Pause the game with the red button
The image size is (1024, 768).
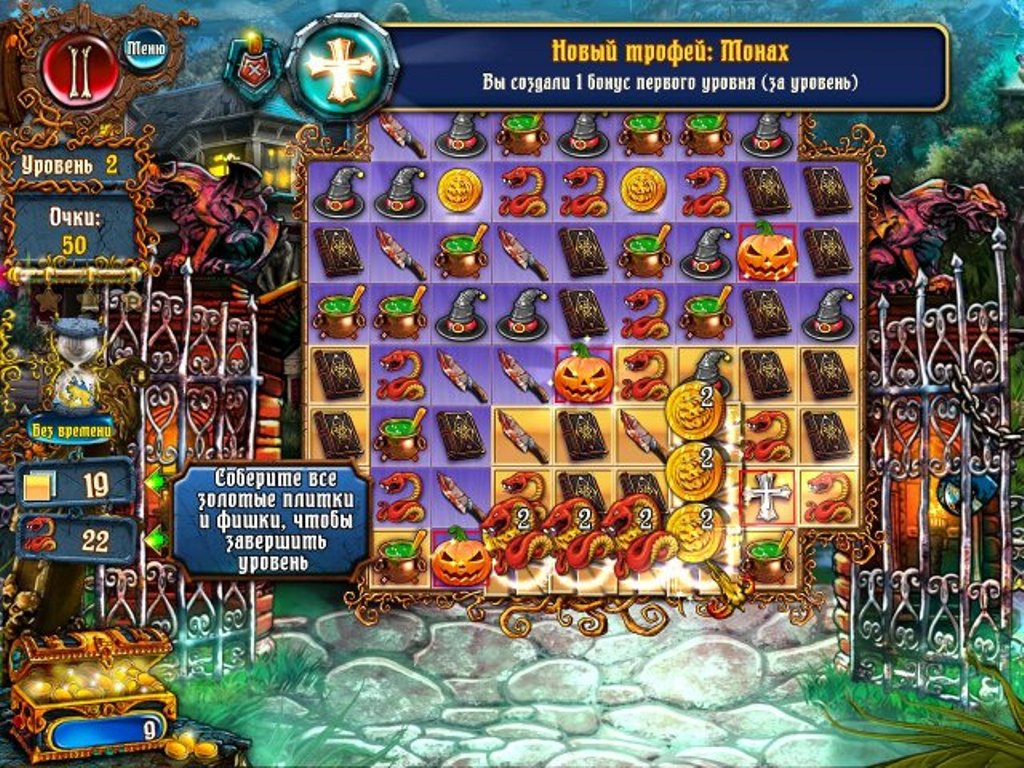[x=80, y=70]
